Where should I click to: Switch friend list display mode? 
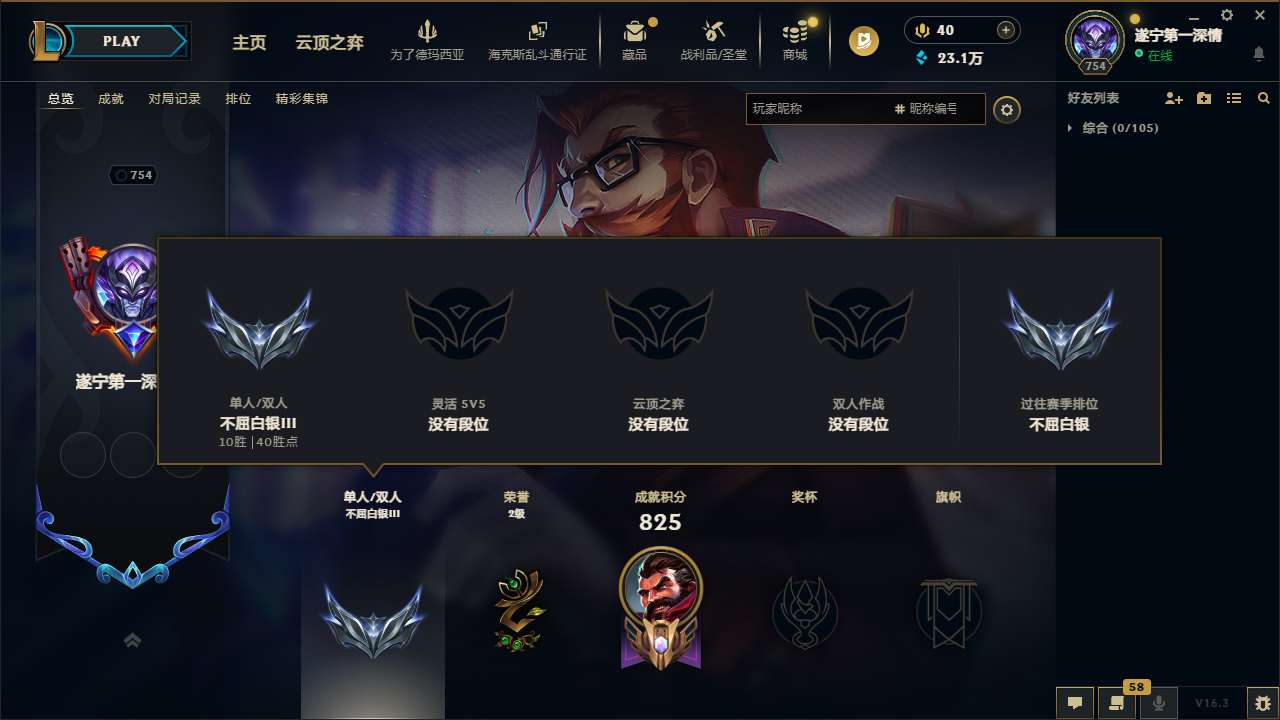pyautogui.click(x=1233, y=98)
